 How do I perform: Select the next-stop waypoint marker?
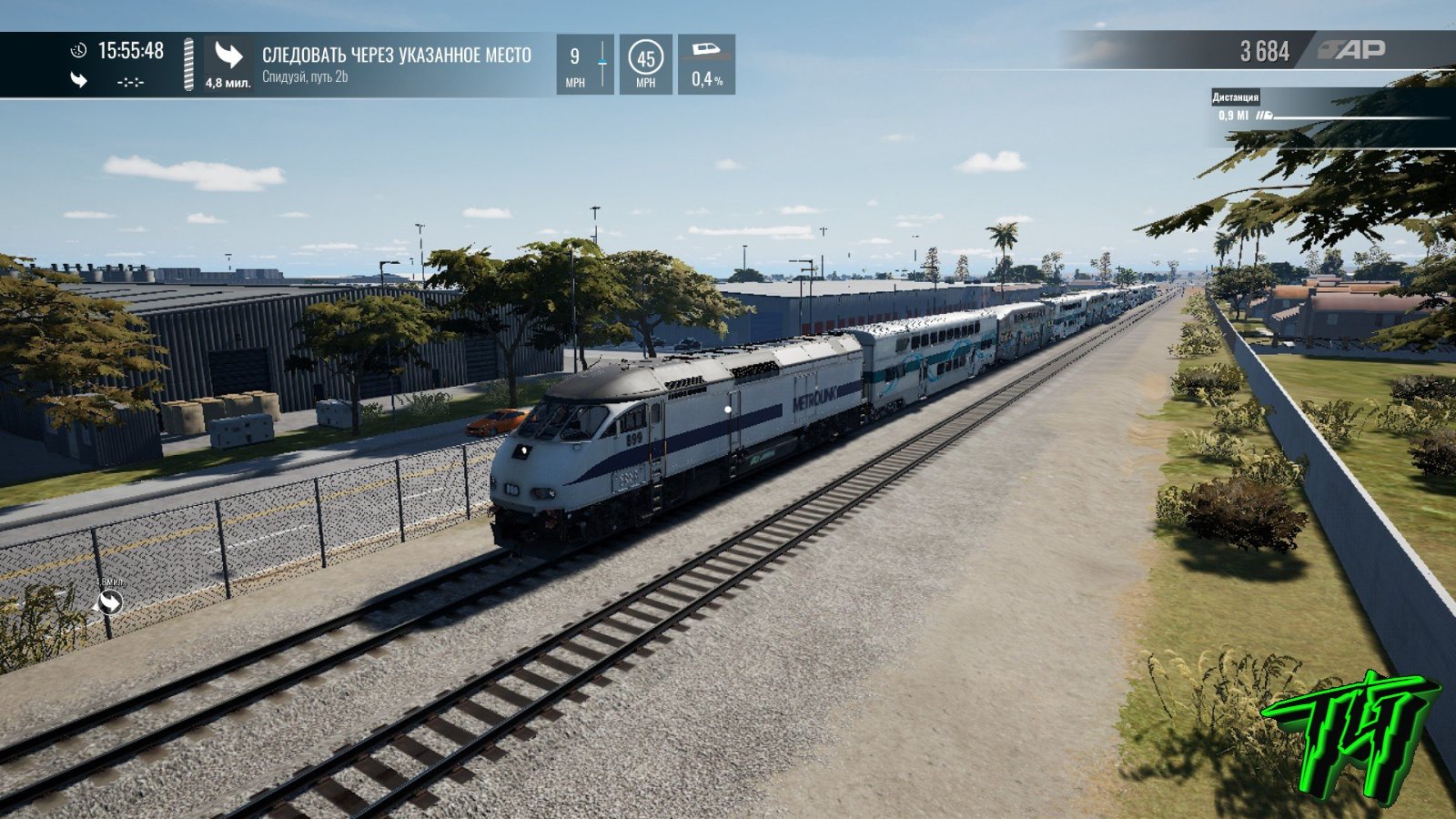point(110,602)
